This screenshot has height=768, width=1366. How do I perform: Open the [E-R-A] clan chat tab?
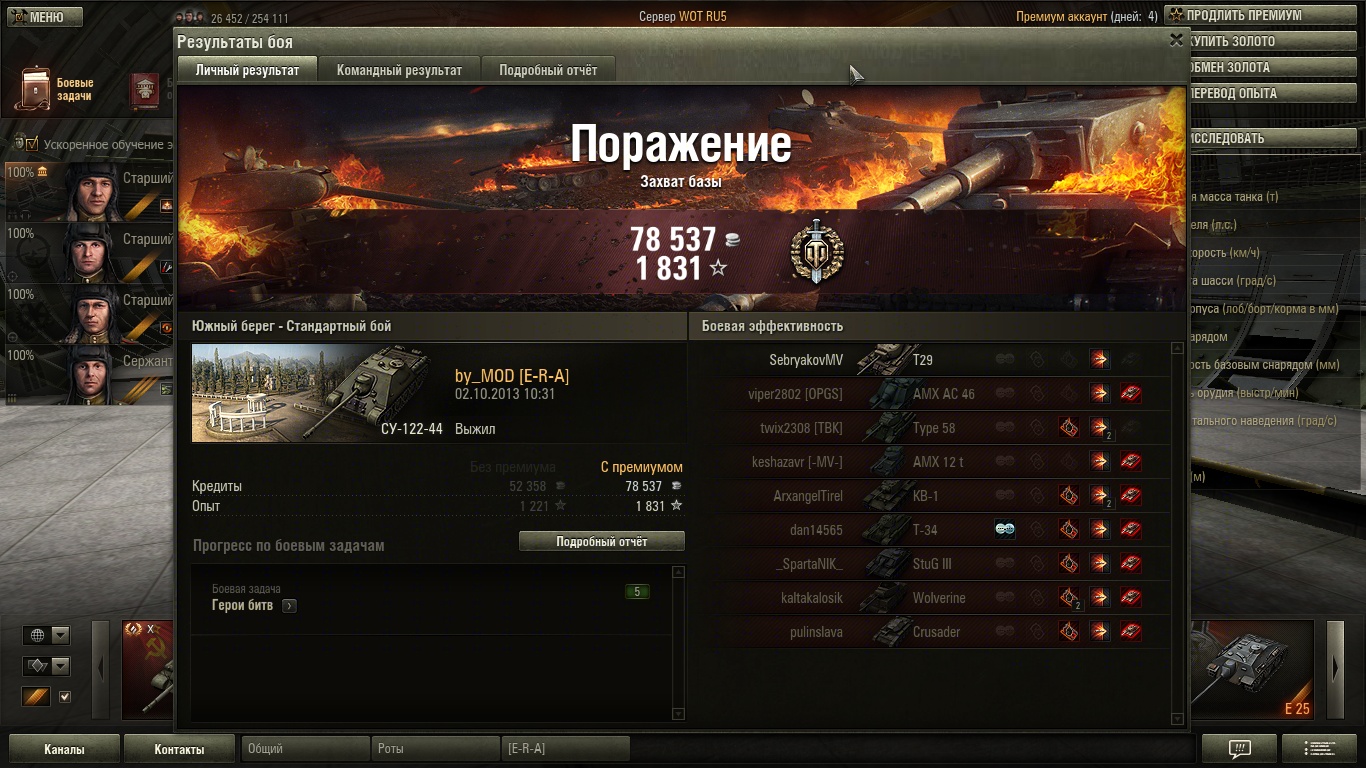pos(565,749)
